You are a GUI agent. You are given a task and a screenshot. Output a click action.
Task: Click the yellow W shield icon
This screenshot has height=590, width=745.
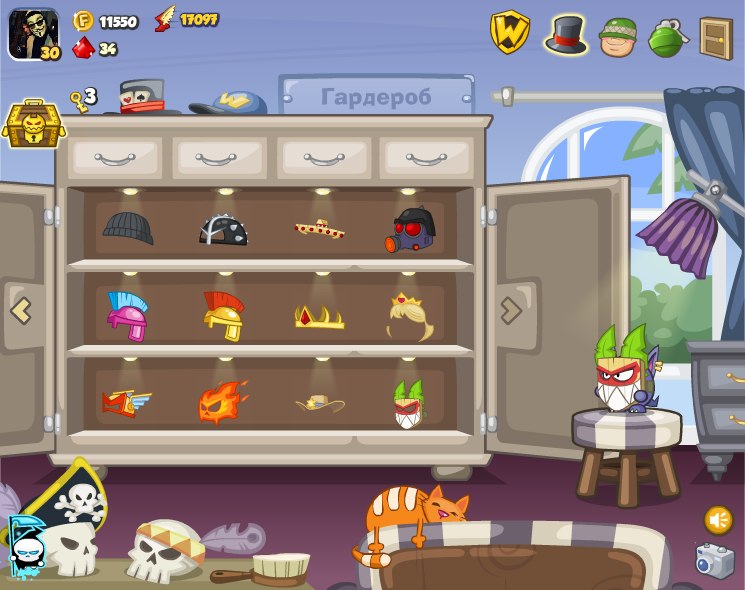(x=509, y=32)
